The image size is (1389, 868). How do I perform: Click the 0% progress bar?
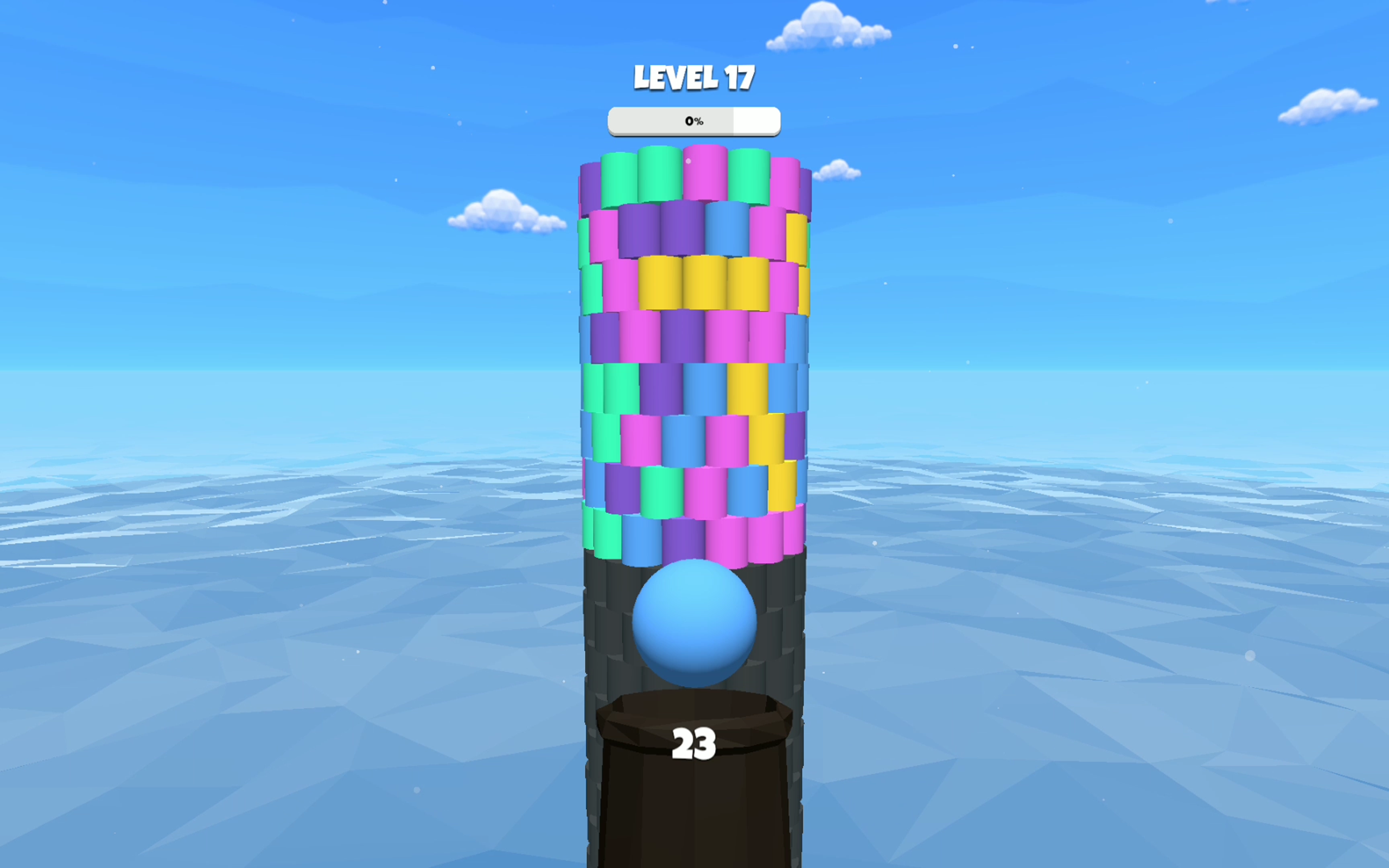pyautogui.click(x=694, y=119)
